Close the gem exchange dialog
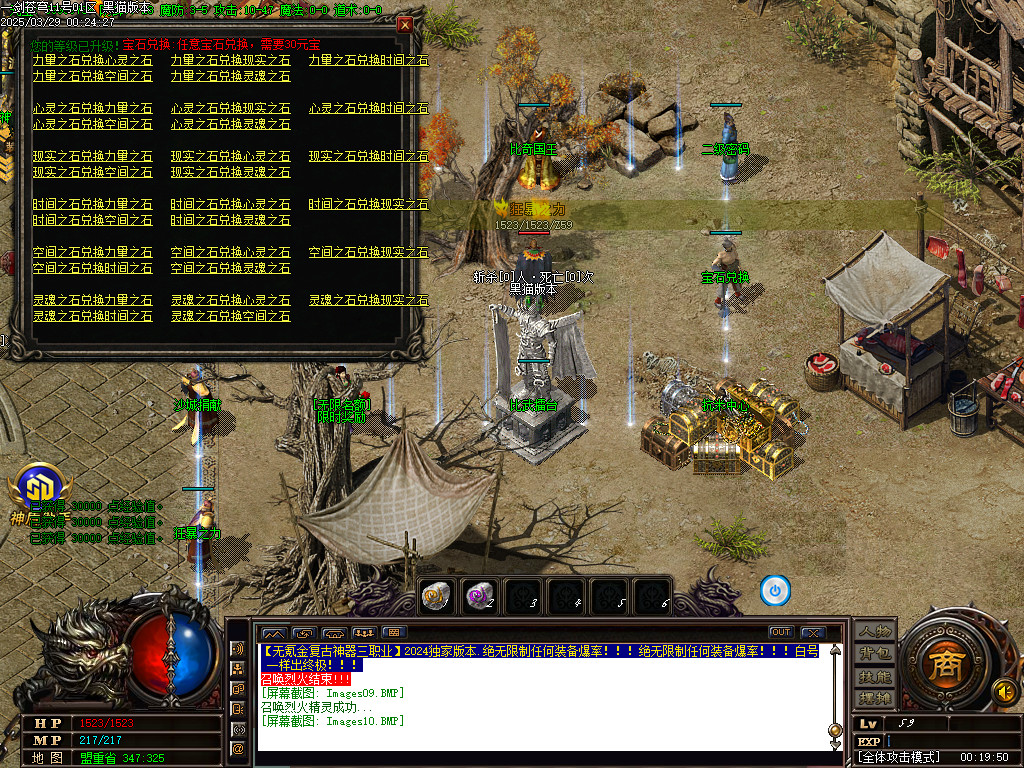Viewport: 1024px width, 768px height. (x=404, y=25)
